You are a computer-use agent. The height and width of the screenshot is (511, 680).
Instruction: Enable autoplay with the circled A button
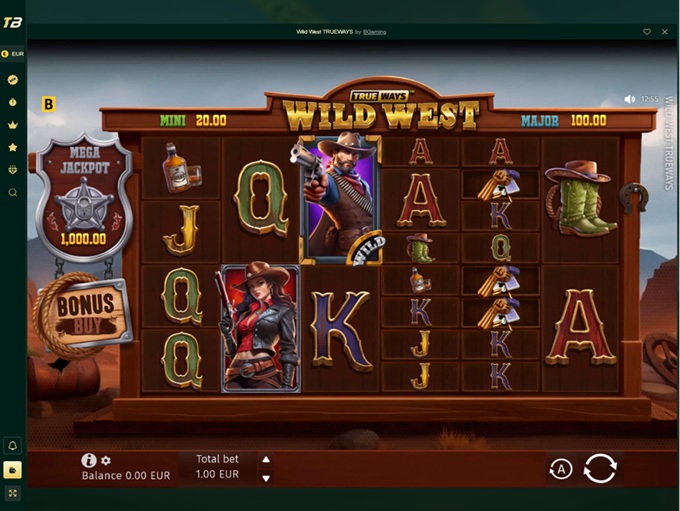[x=560, y=468]
